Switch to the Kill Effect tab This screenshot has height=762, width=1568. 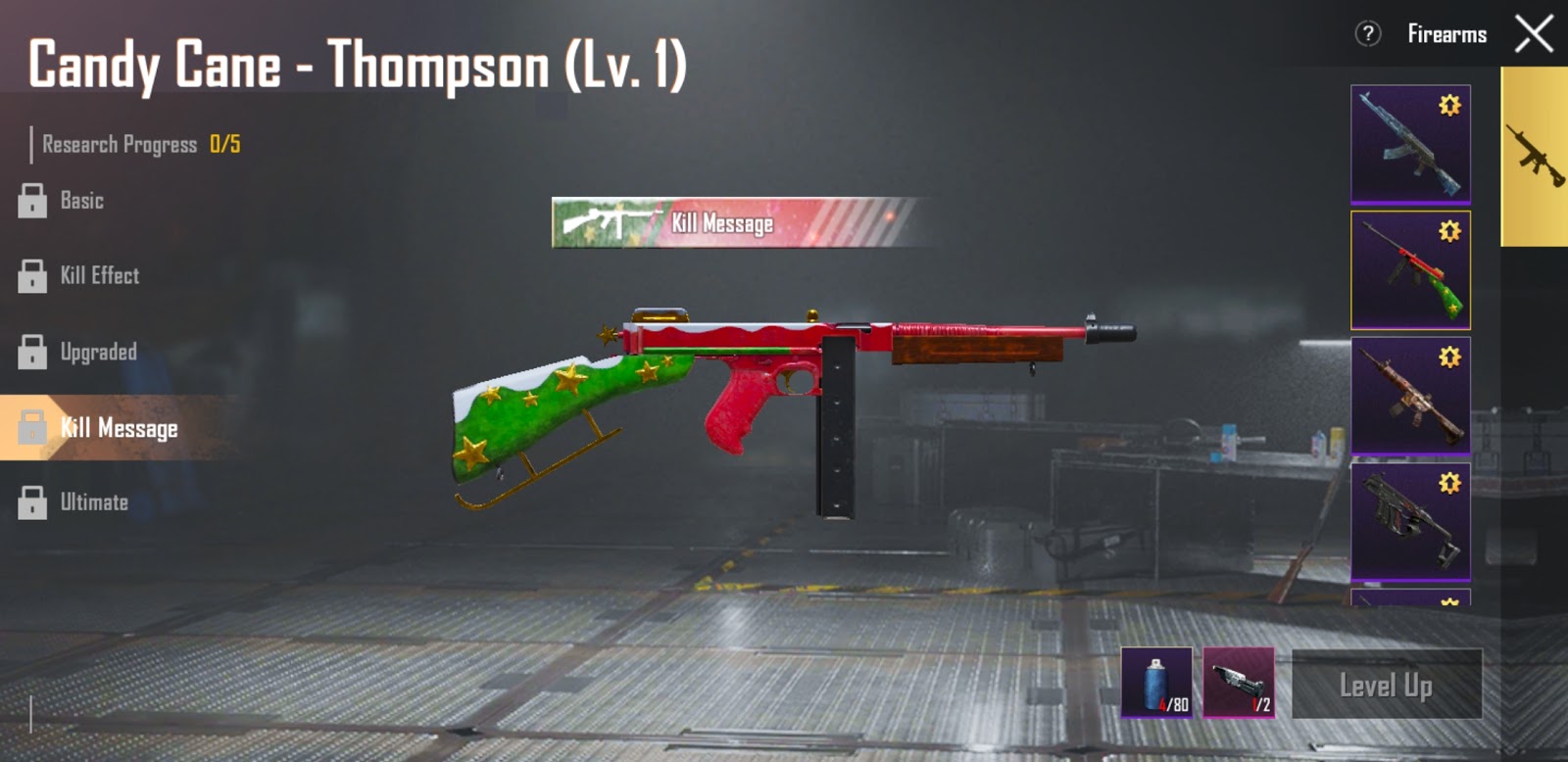98,276
